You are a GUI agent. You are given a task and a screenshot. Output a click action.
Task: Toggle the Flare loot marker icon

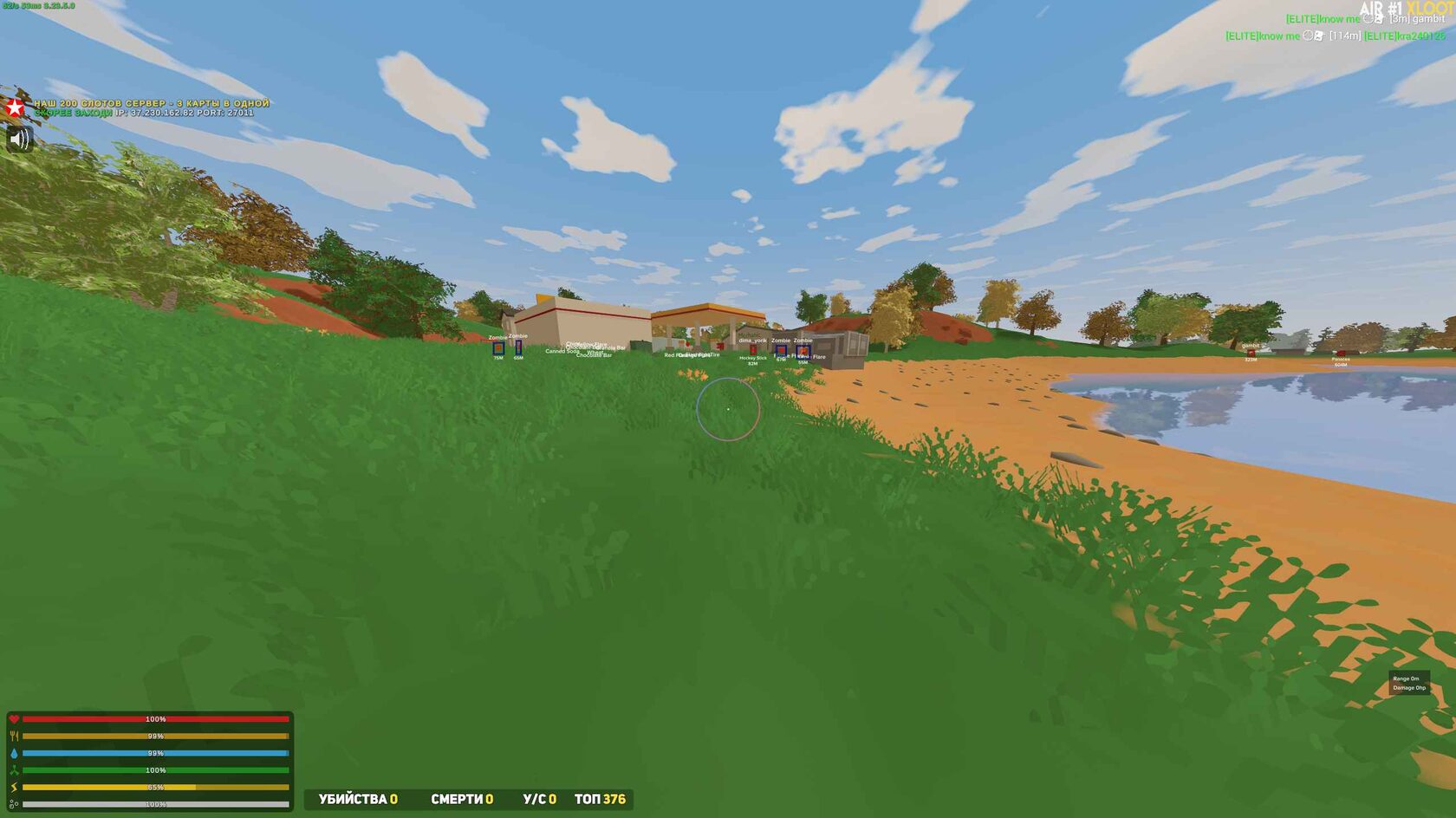point(803,350)
